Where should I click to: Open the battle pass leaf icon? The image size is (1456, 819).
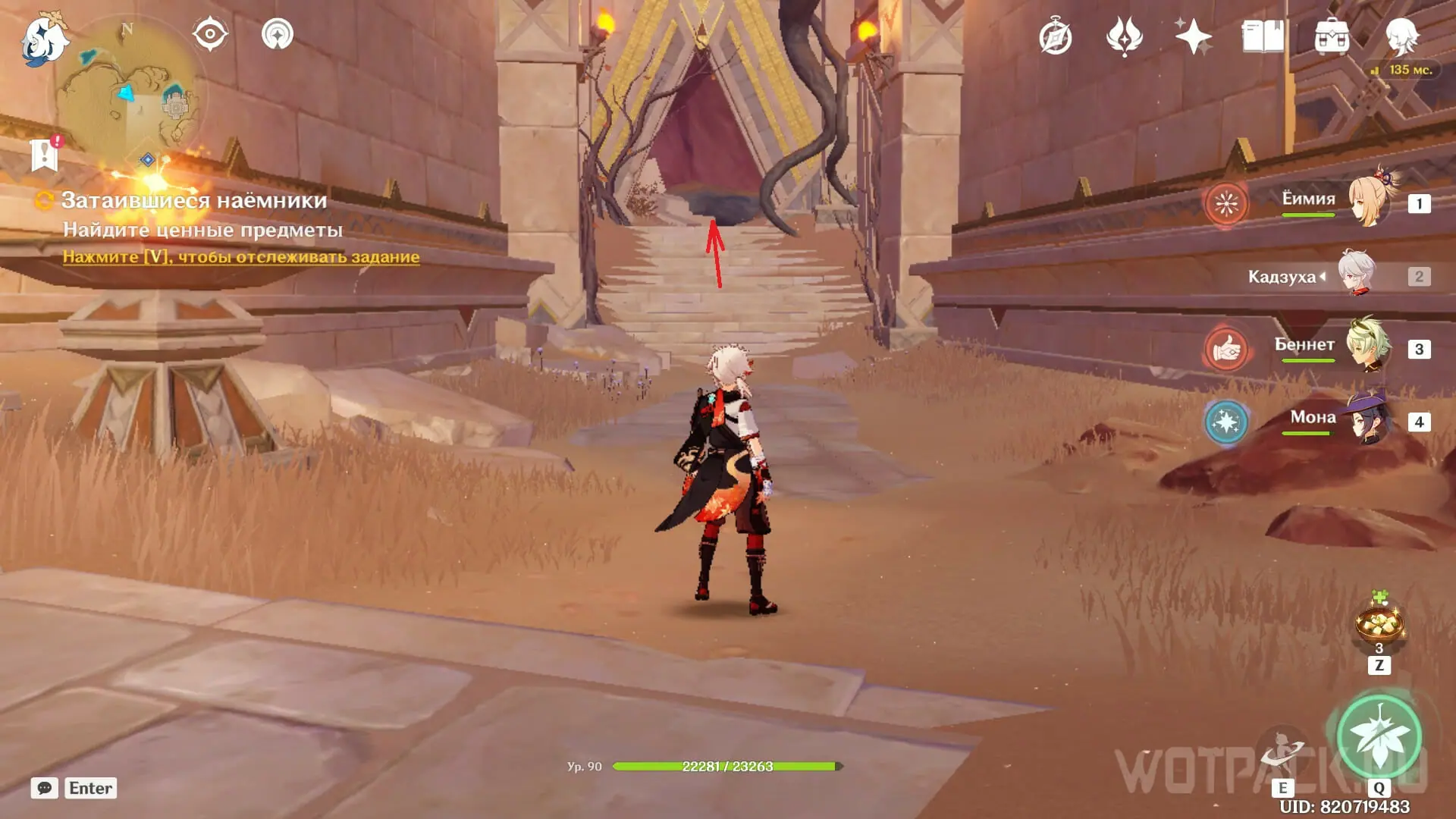click(1125, 36)
